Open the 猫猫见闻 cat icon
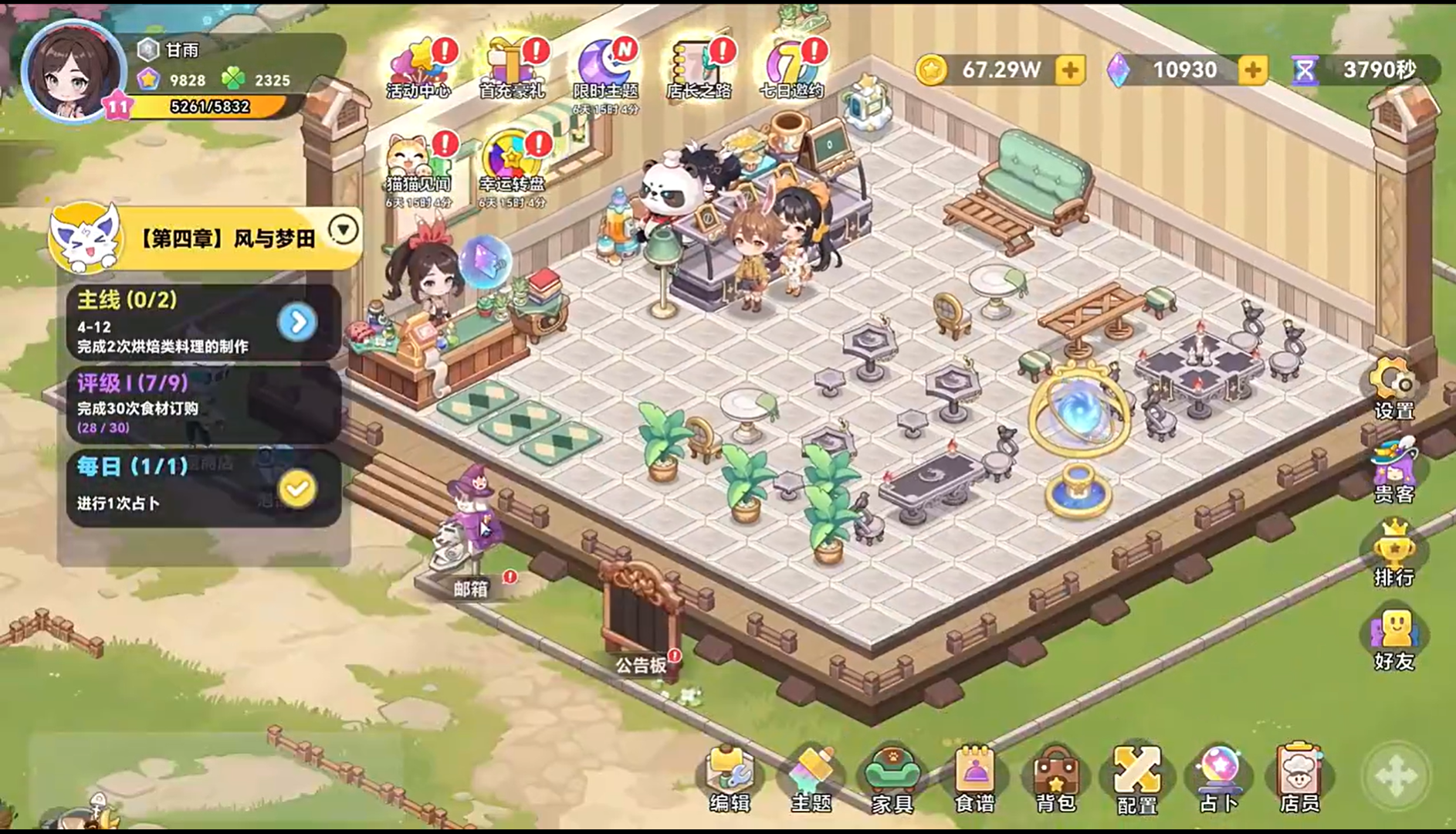The width and height of the screenshot is (1456, 834). (x=417, y=164)
